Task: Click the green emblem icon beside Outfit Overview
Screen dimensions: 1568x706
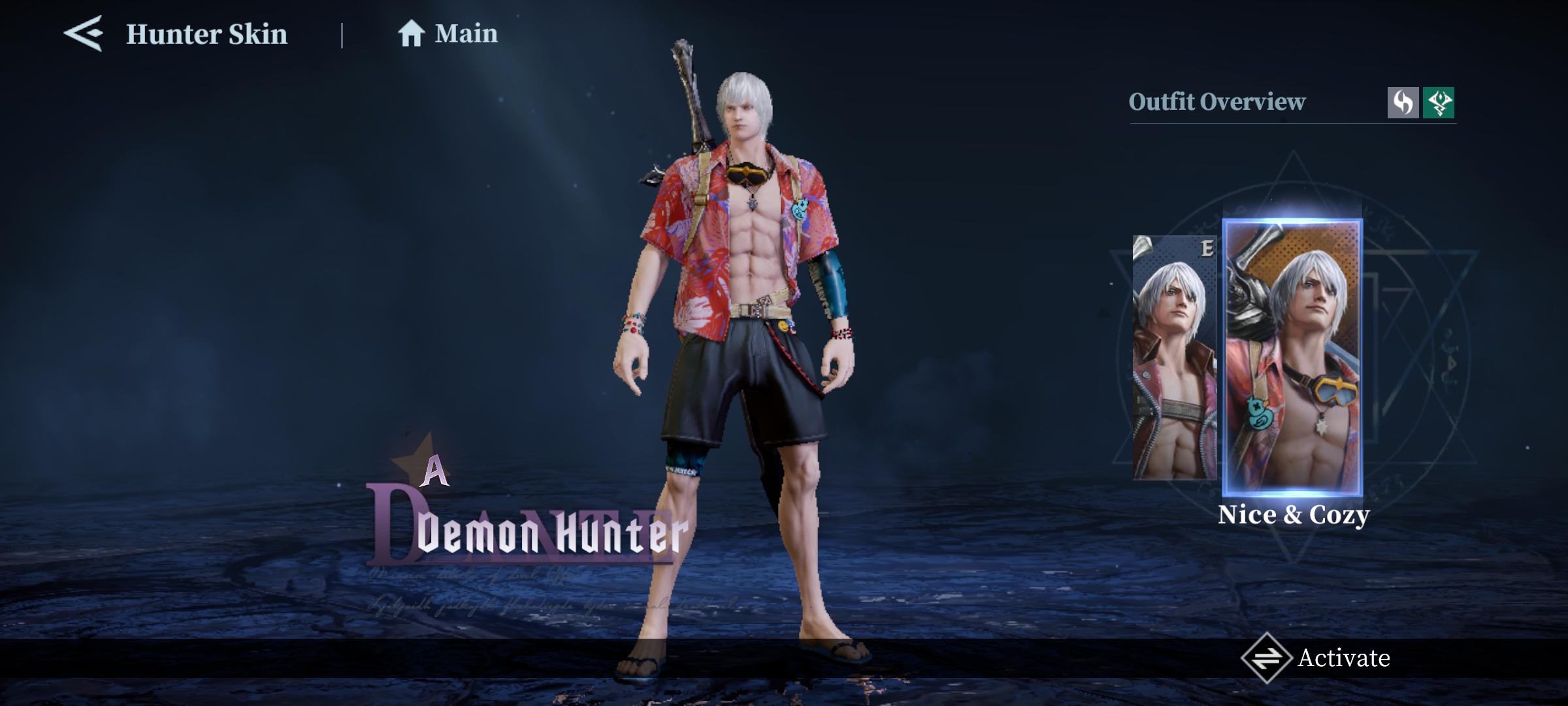Action: 1439,103
